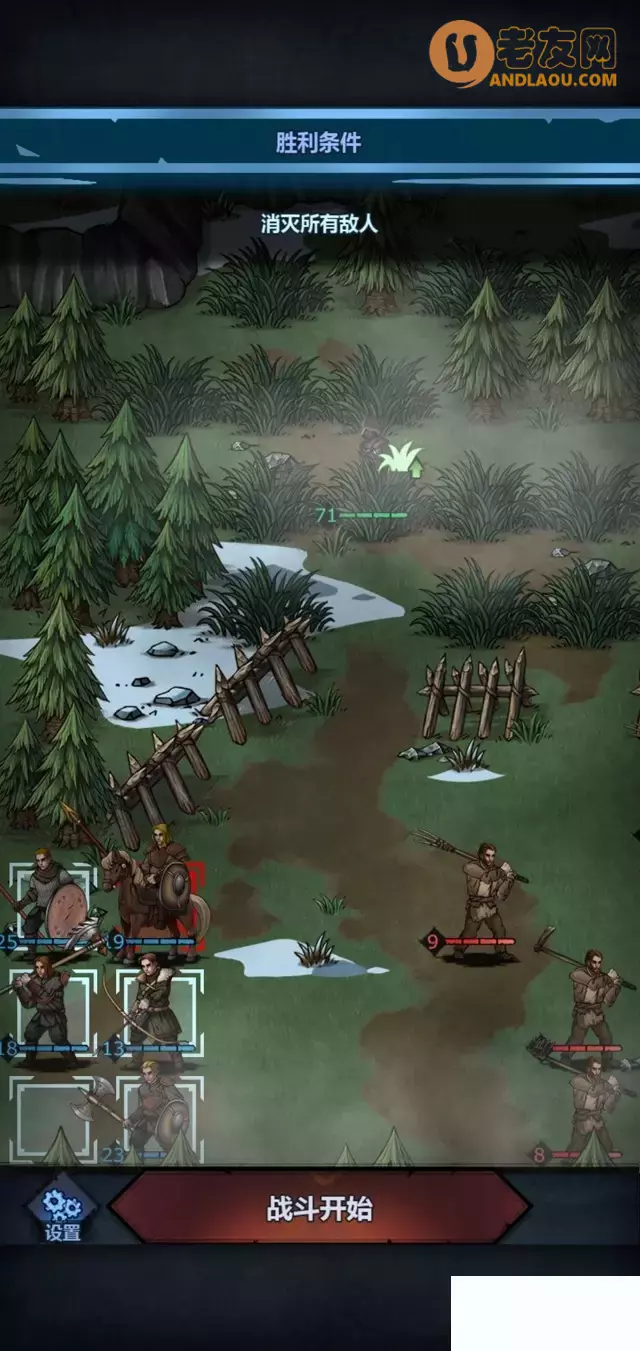Open the 设置 settings gear
This screenshot has height=1351, width=640.
62,1212
